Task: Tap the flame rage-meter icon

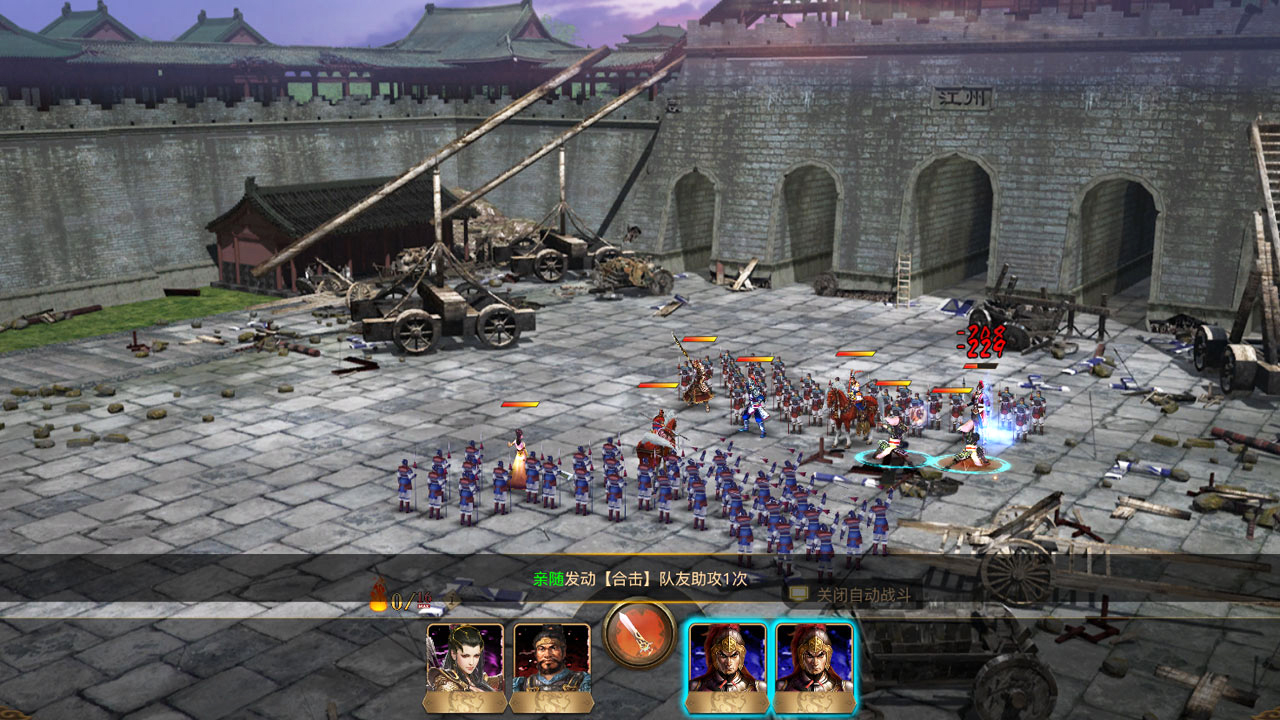Action: [378, 597]
